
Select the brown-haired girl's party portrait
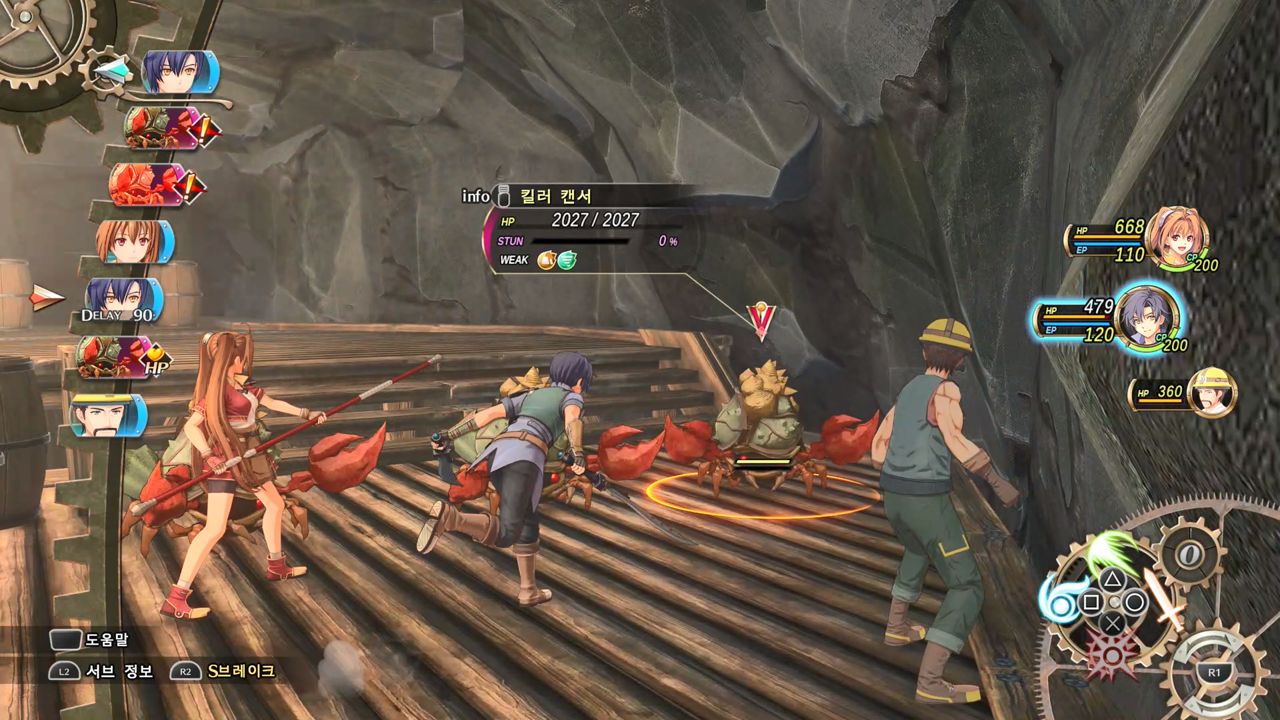tap(1175, 239)
